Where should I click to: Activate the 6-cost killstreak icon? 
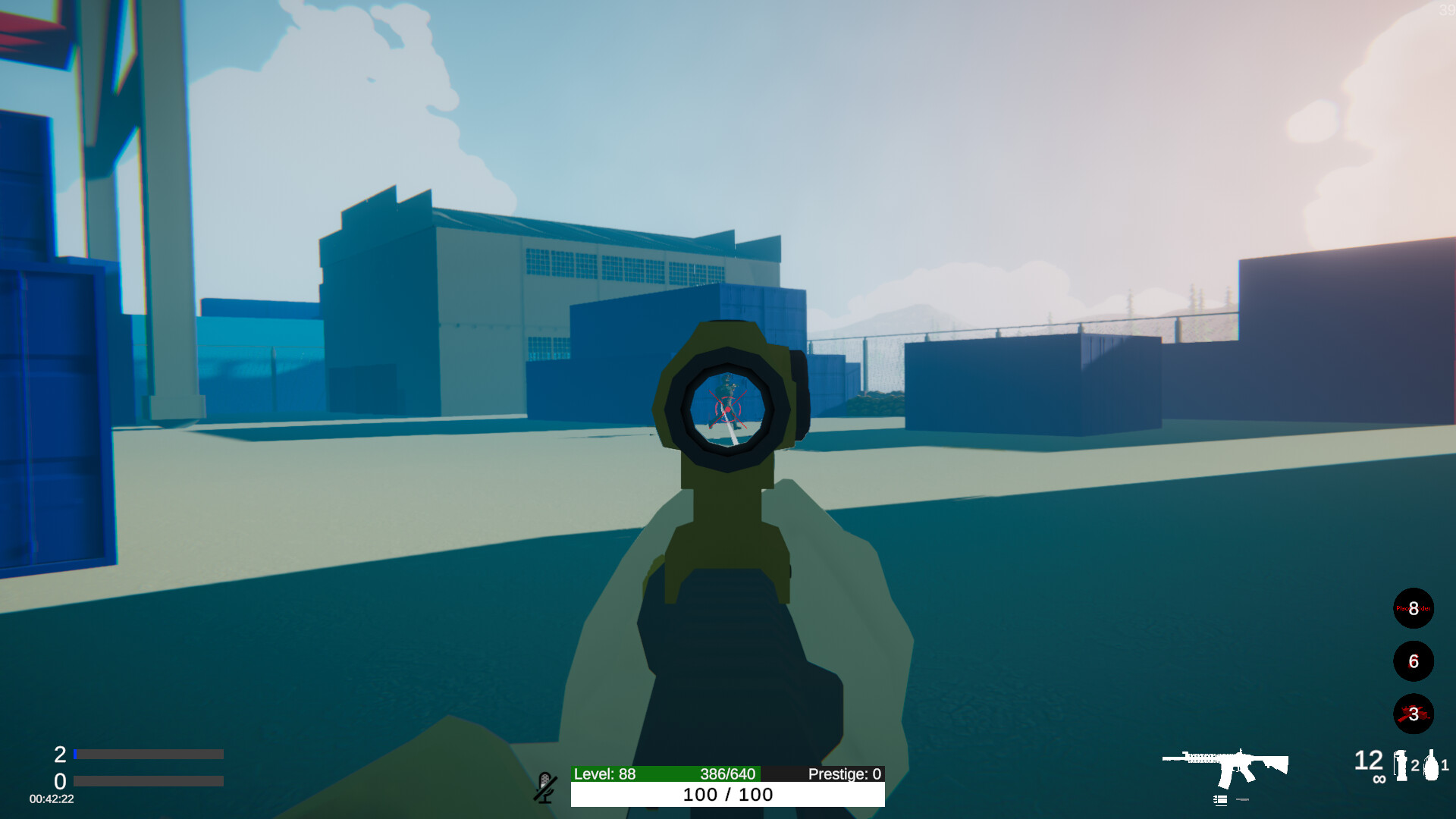[1414, 661]
